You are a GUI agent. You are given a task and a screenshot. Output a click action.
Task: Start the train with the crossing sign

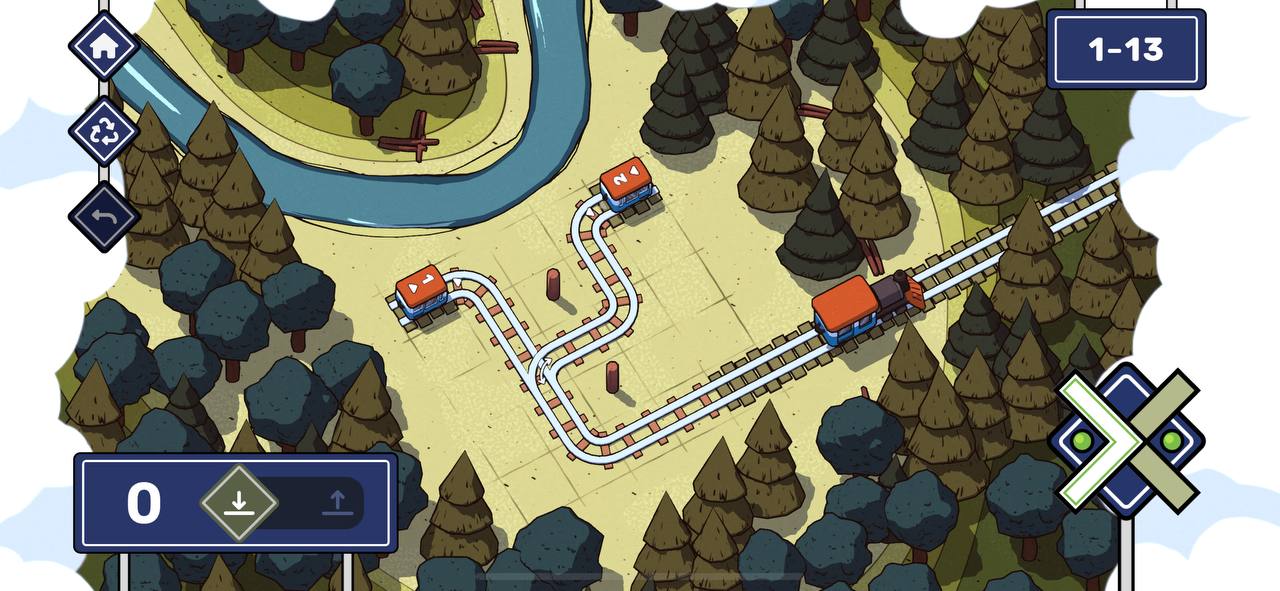[x=1127, y=440]
